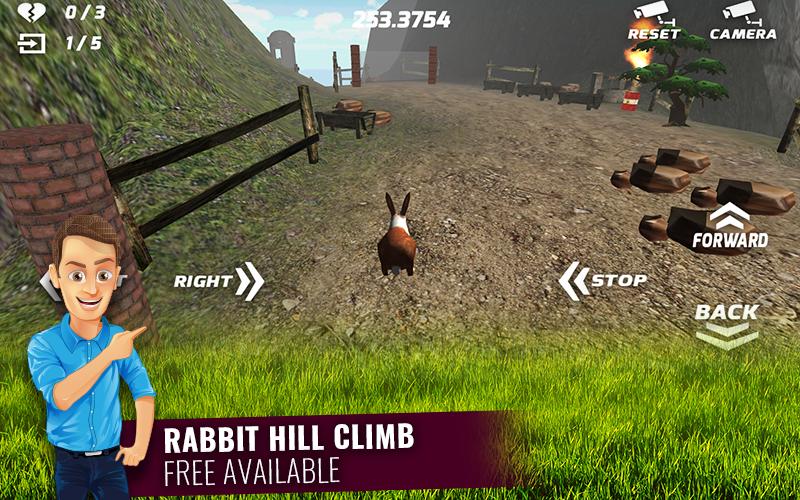Screen dimensions: 800x500
Task: Steer with the Right arrow control
Action: 219,281
